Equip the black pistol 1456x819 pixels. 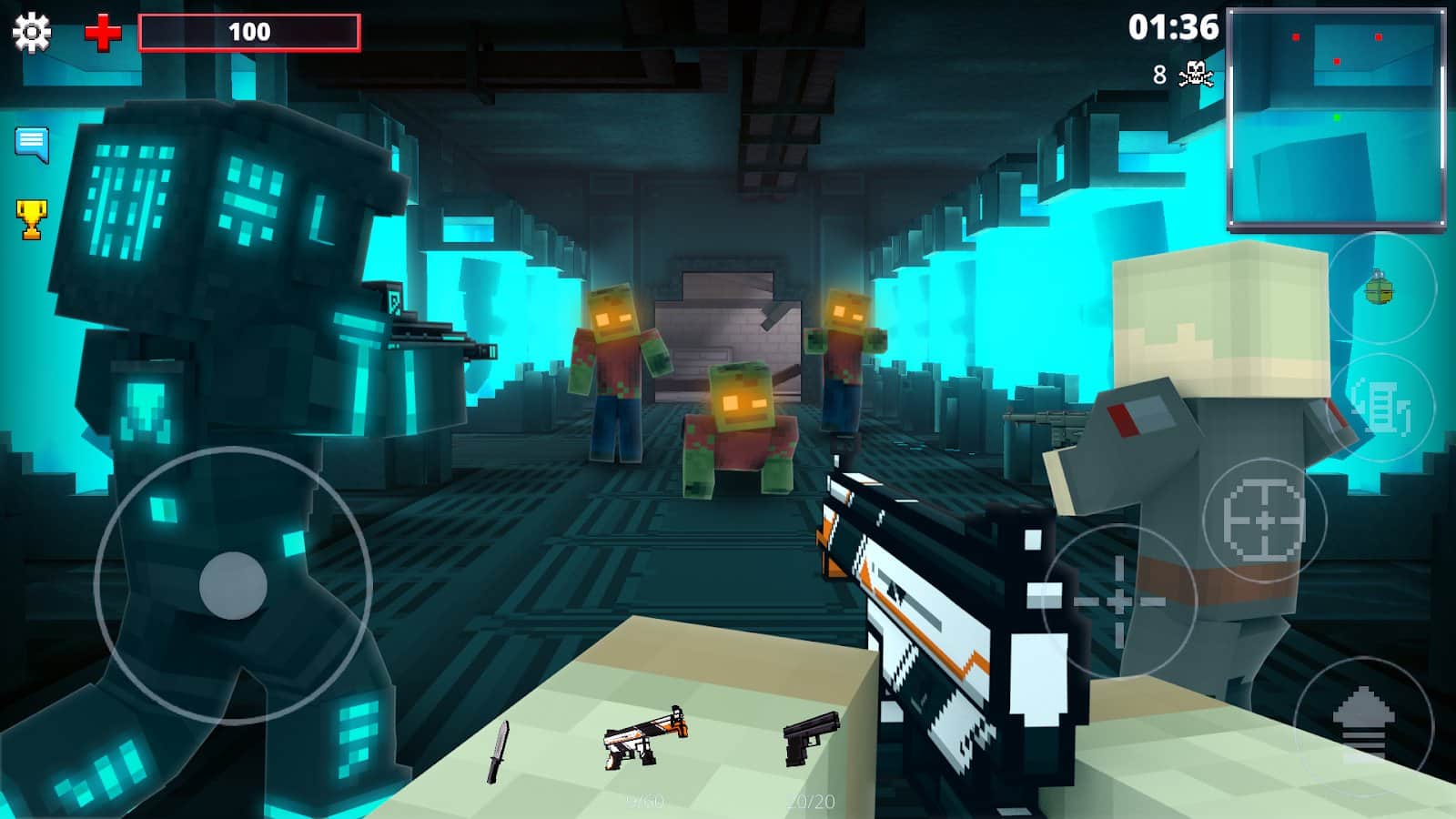pos(810,737)
